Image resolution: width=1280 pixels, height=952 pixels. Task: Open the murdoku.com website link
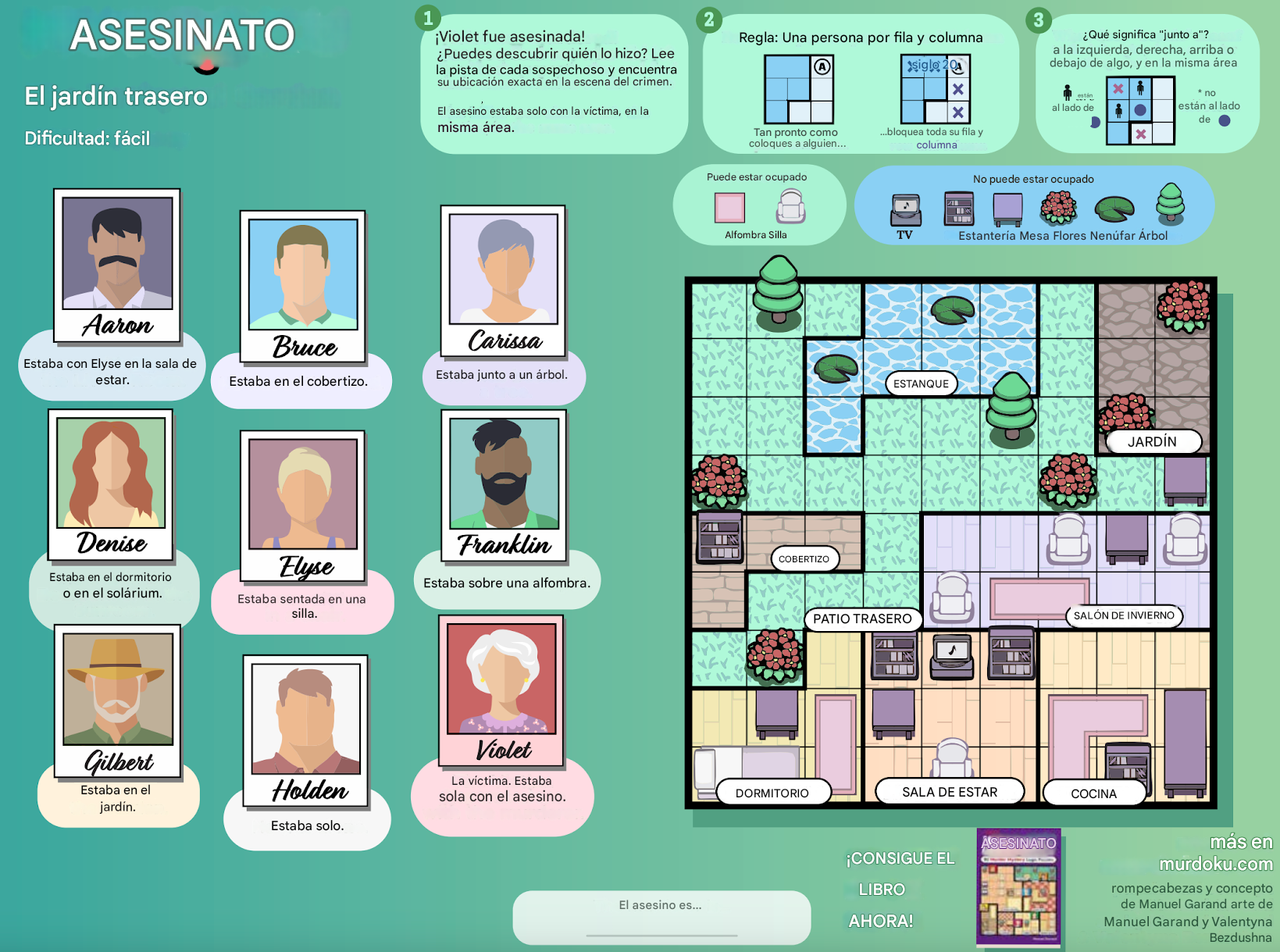[1215, 864]
